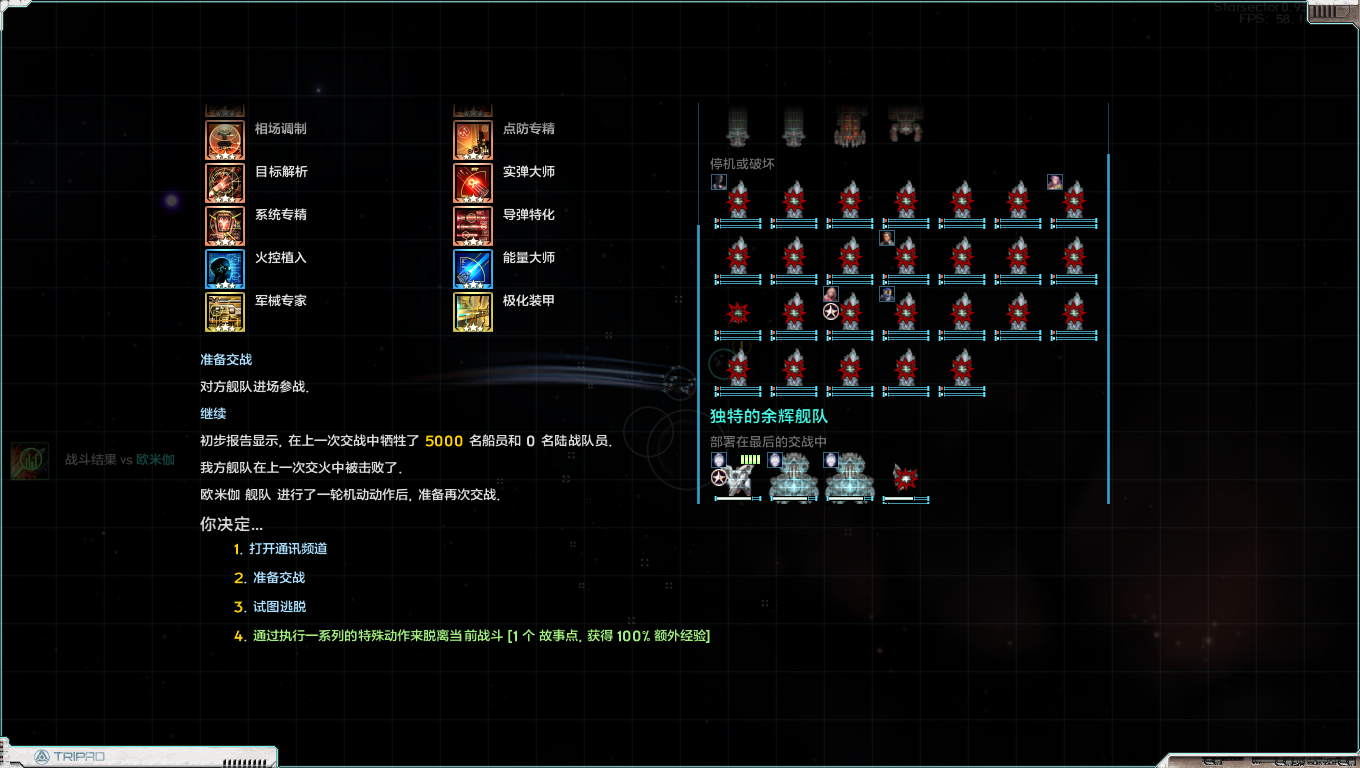Viewport: 1360px width, 768px height.
Task: Choose option 1 打开通讯频道
Action: click(290, 549)
